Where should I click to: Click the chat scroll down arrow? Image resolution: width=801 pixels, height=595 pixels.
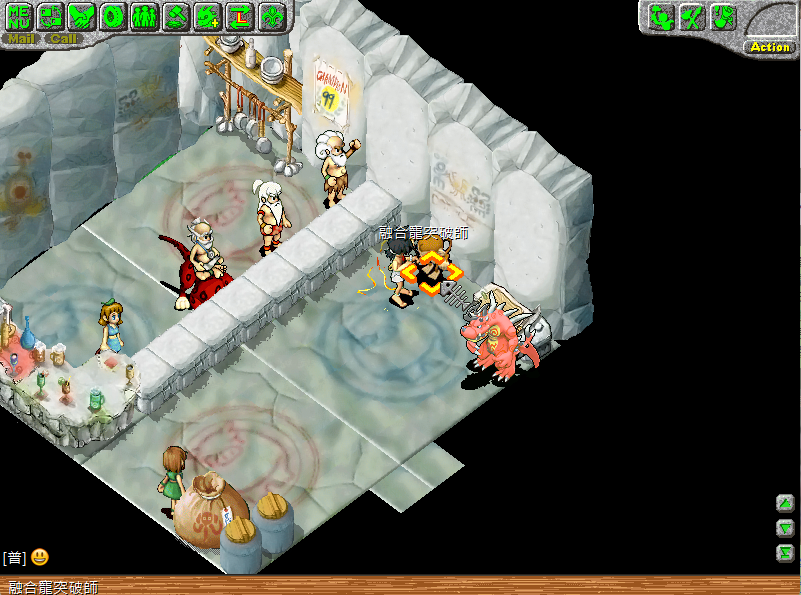click(785, 528)
